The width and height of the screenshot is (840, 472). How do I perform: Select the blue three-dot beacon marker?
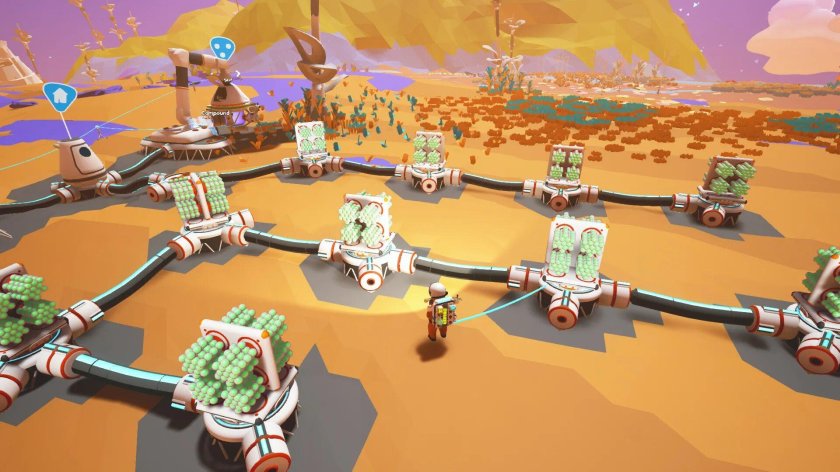[x=220, y=48]
